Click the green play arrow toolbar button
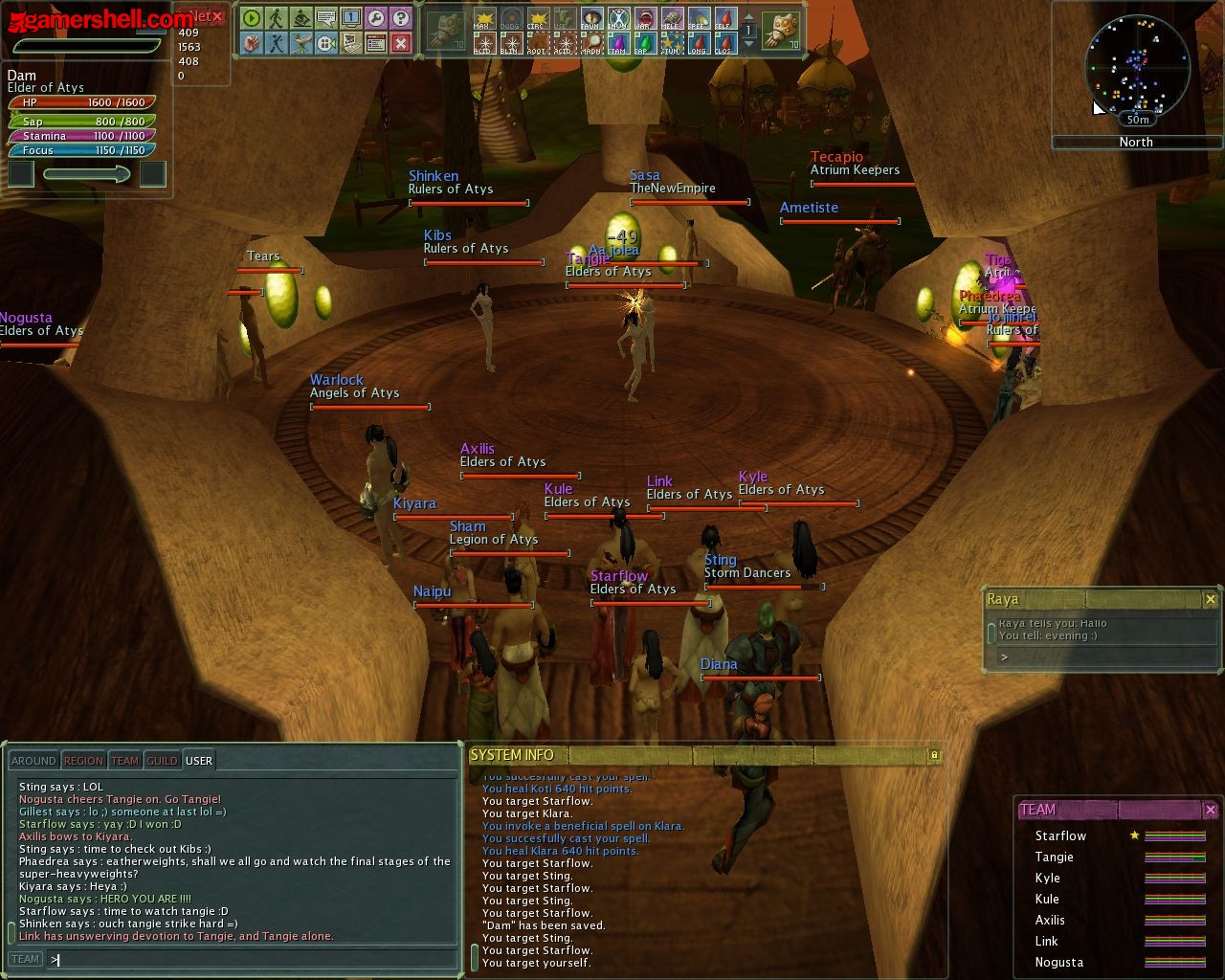The width and height of the screenshot is (1225, 980). (x=251, y=18)
